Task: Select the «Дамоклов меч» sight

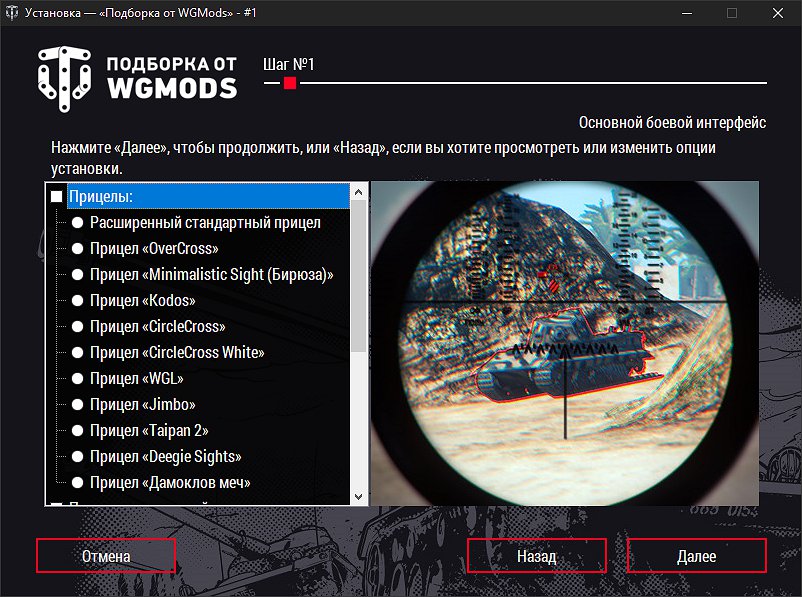Action: 77,482
